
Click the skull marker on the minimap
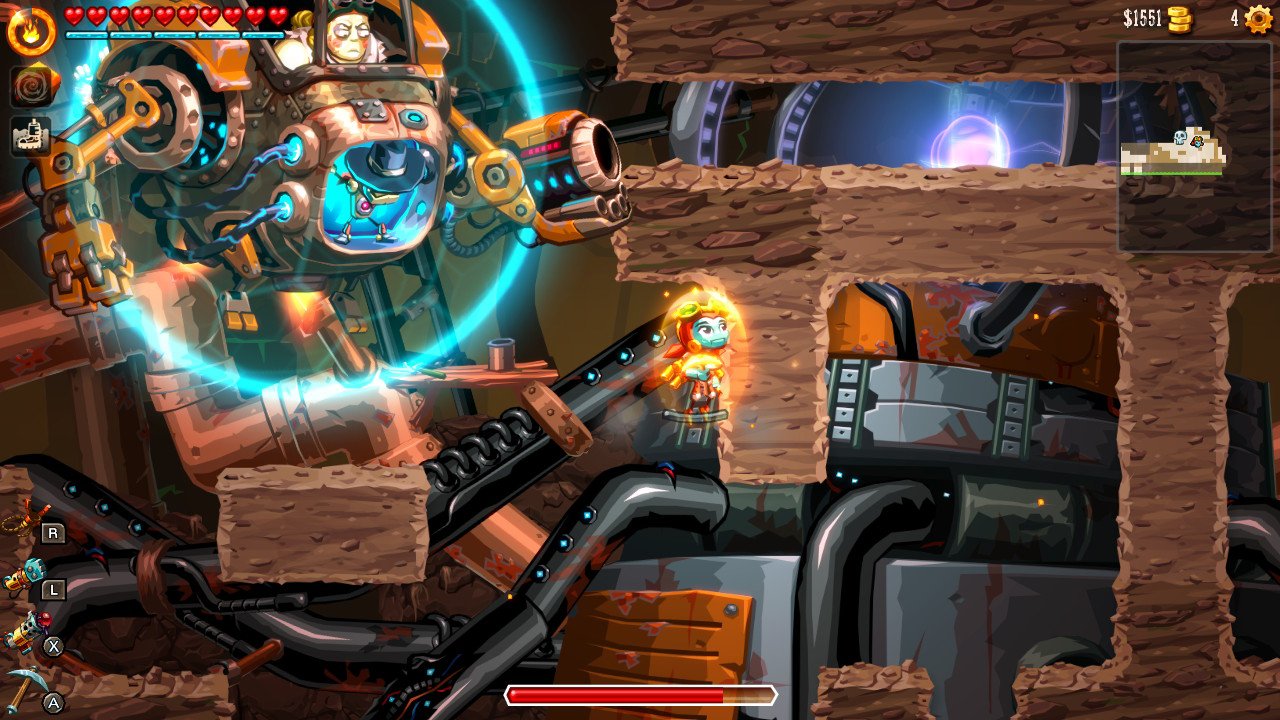pos(1180,138)
